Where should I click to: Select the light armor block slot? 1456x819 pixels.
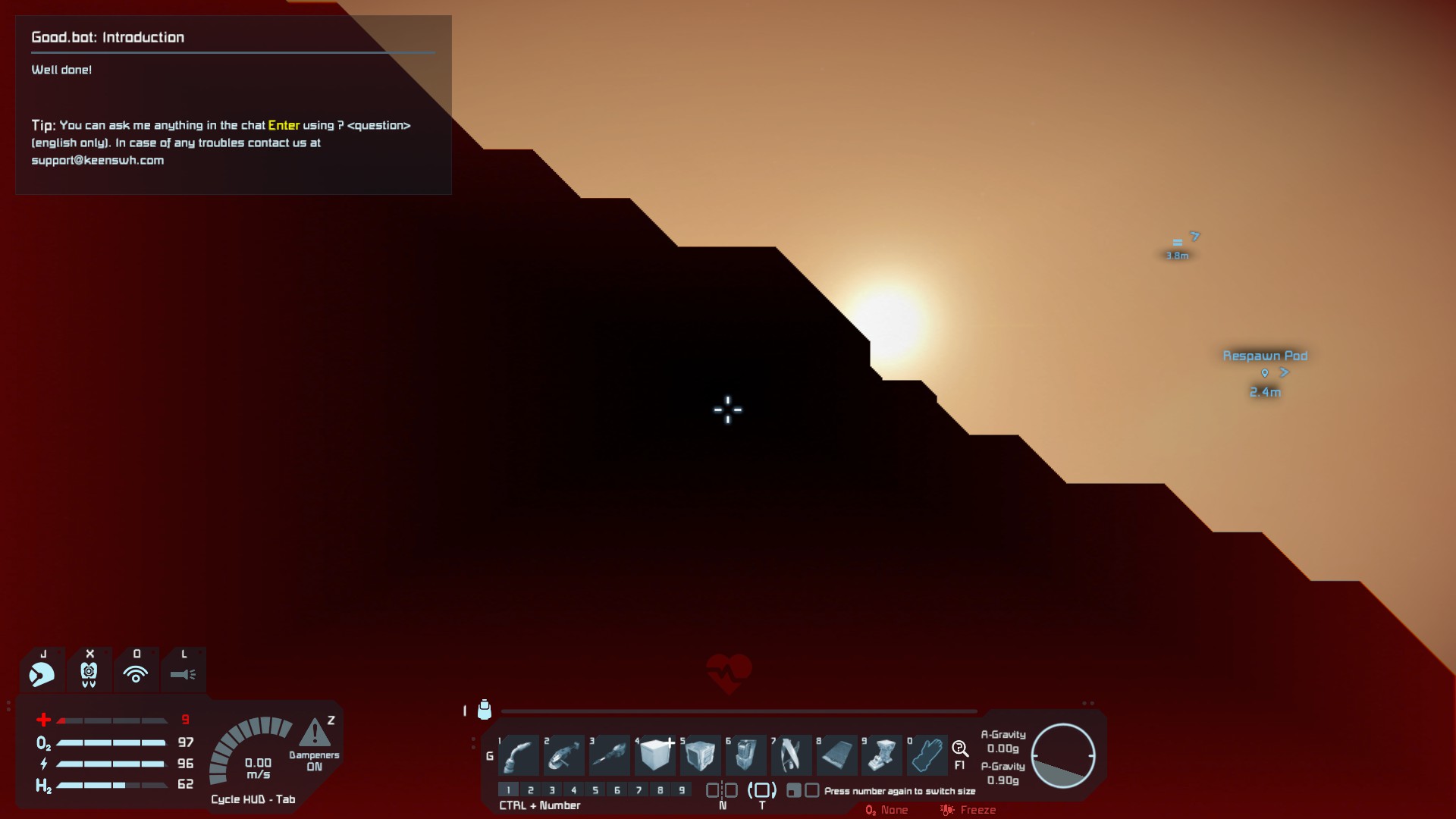pyautogui.click(x=655, y=755)
